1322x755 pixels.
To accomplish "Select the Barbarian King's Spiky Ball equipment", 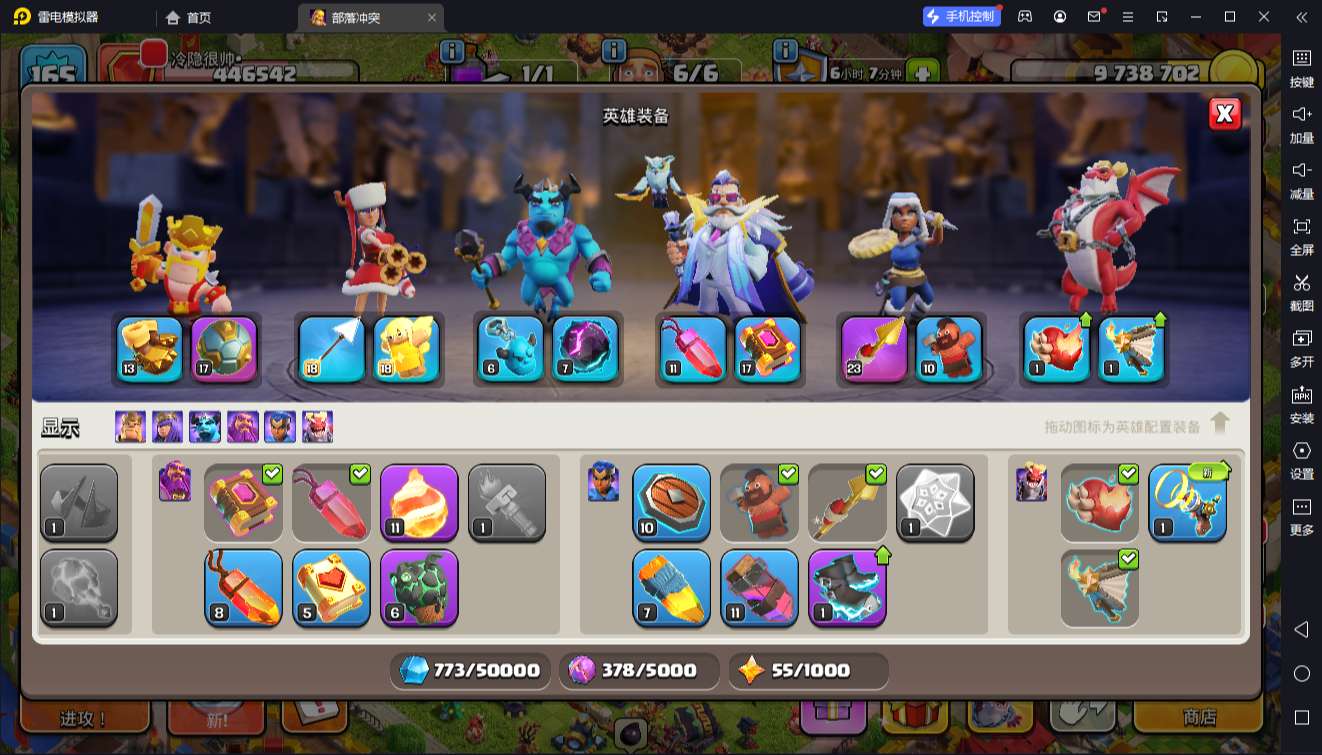I will [224, 349].
